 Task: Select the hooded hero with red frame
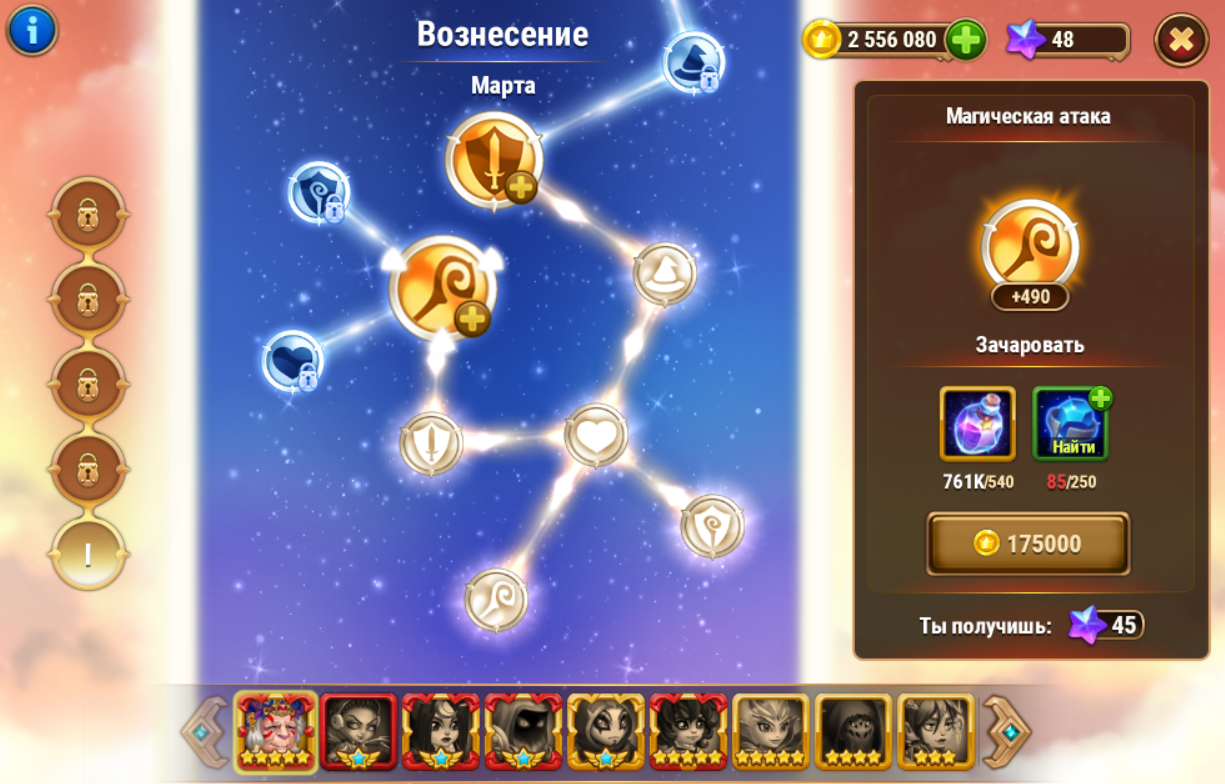tap(524, 732)
